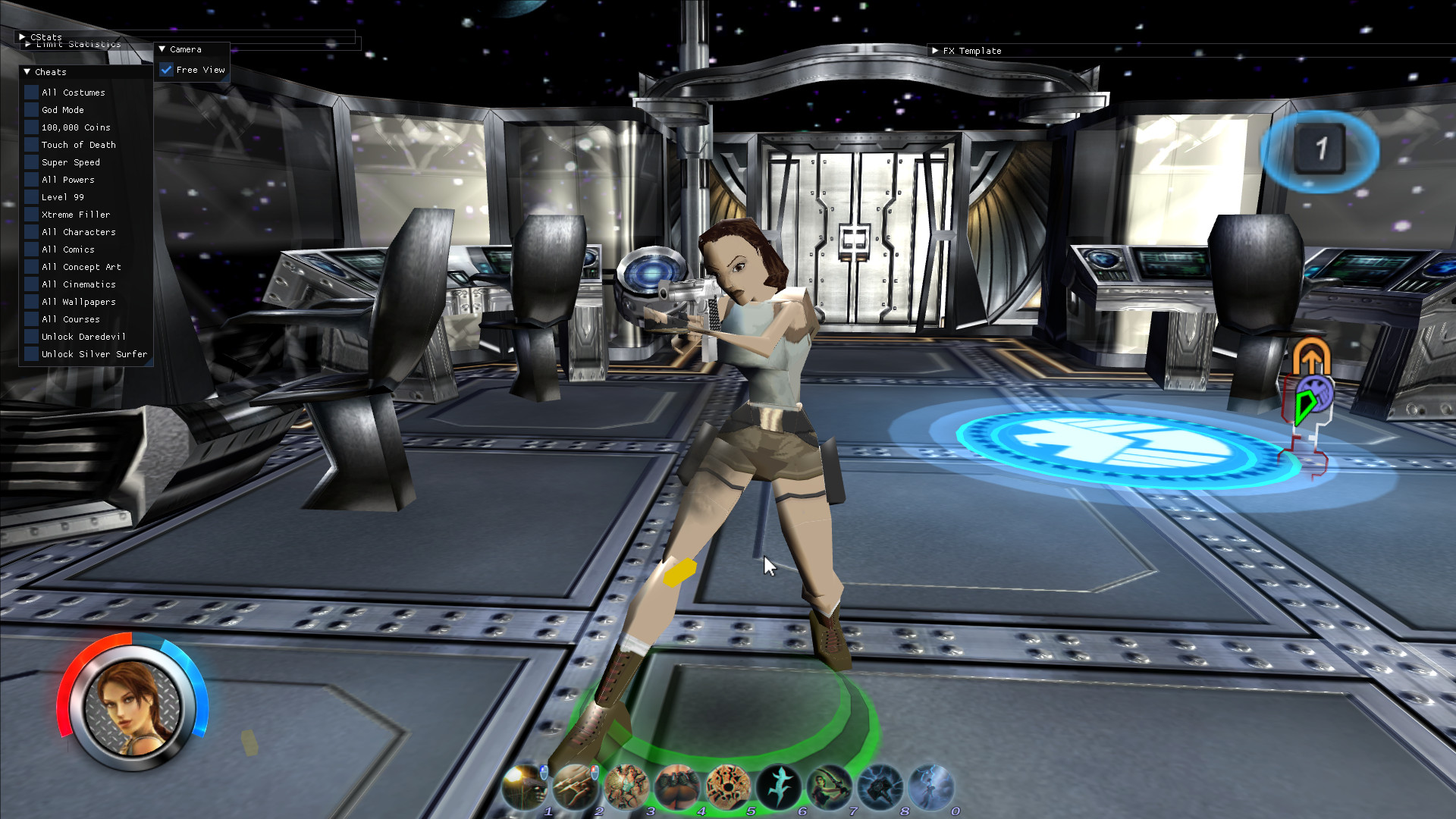Screen dimensions: 1456x819
Task: Uncheck the Free View camera option
Action: pos(167,69)
